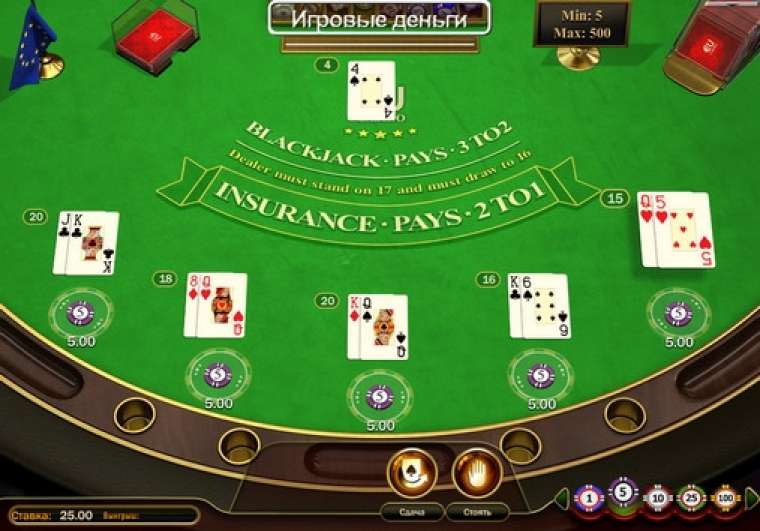760x531 pixels.
Task: Select the 1 value betting chip
Action: [x=590, y=497]
